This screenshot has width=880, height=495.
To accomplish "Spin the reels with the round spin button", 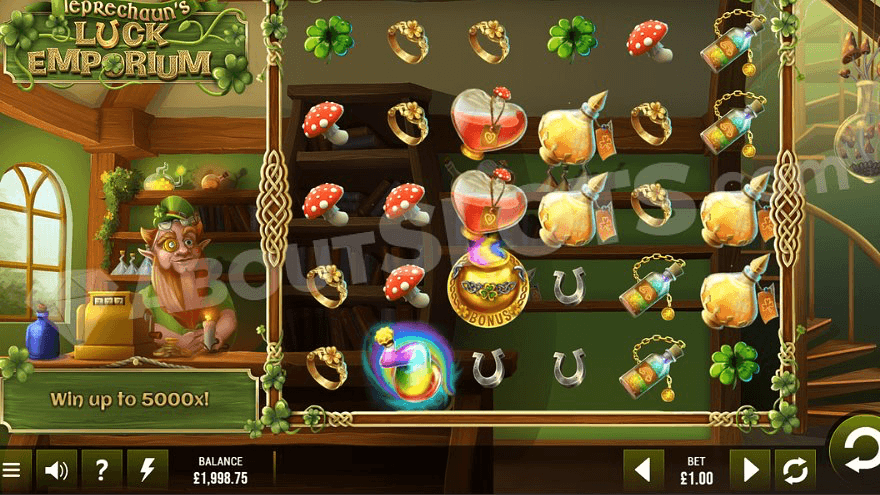I will coord(858,455).
